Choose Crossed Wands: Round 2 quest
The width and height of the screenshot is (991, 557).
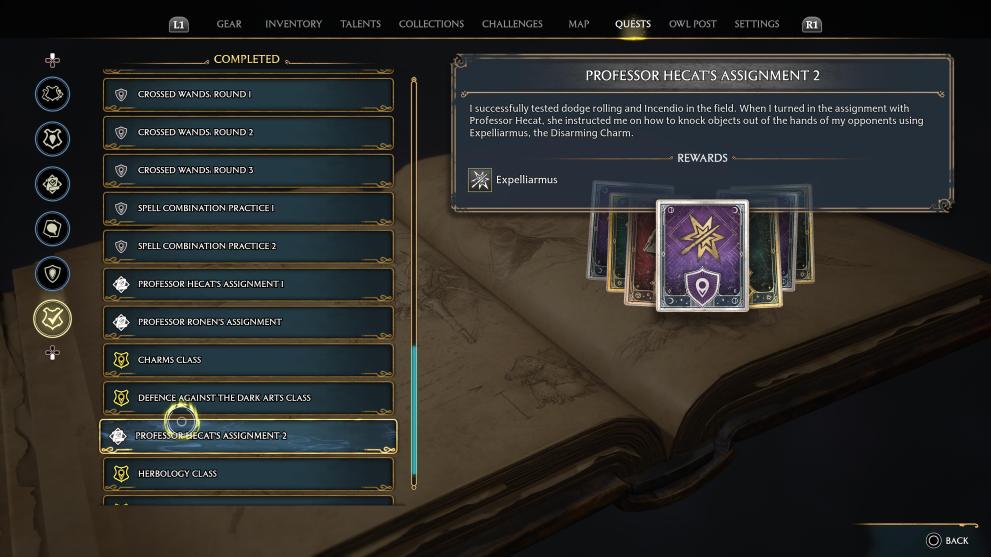click(x=248, y=133)
